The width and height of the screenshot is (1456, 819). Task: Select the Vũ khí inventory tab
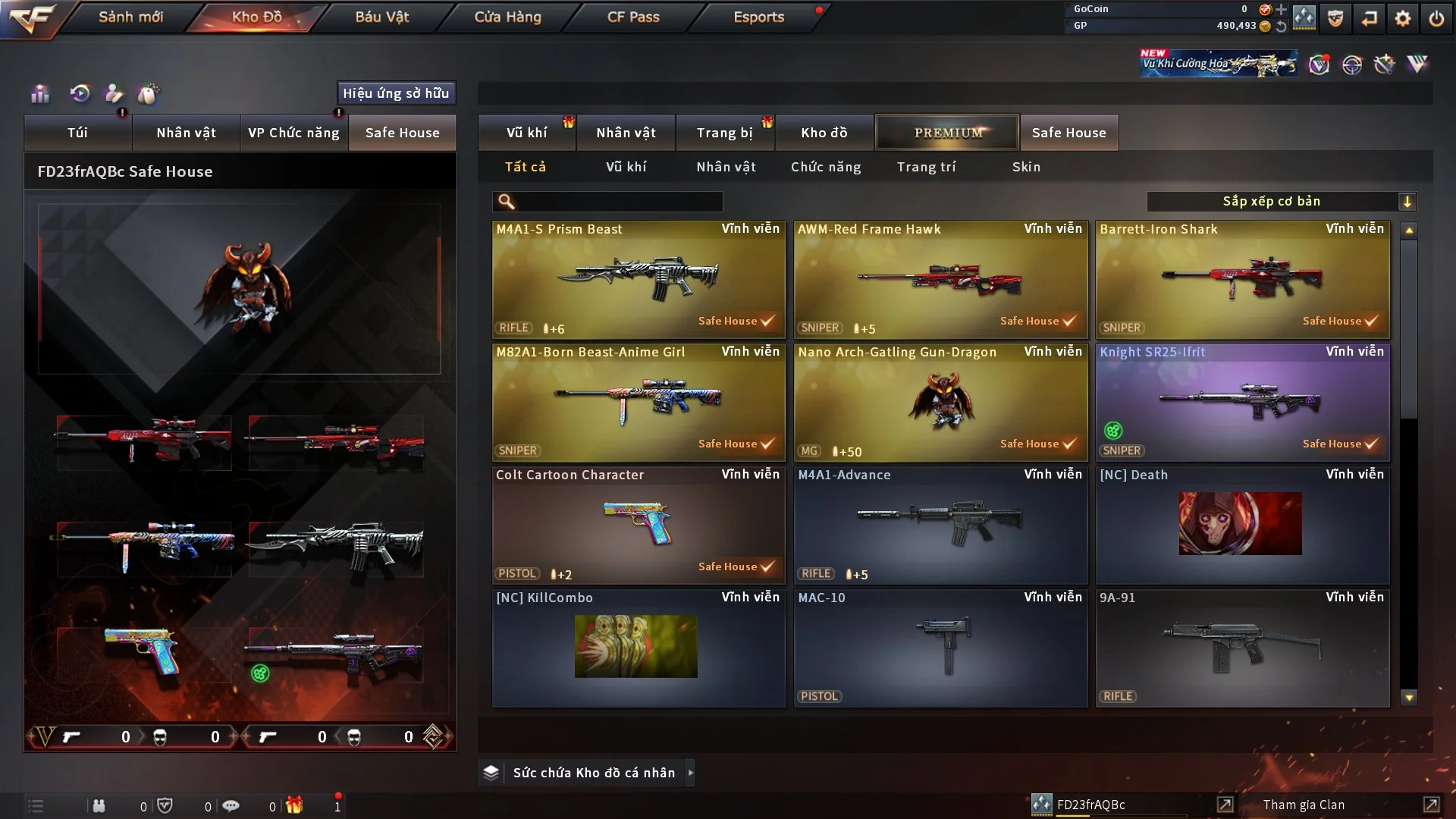click(526, 133)
